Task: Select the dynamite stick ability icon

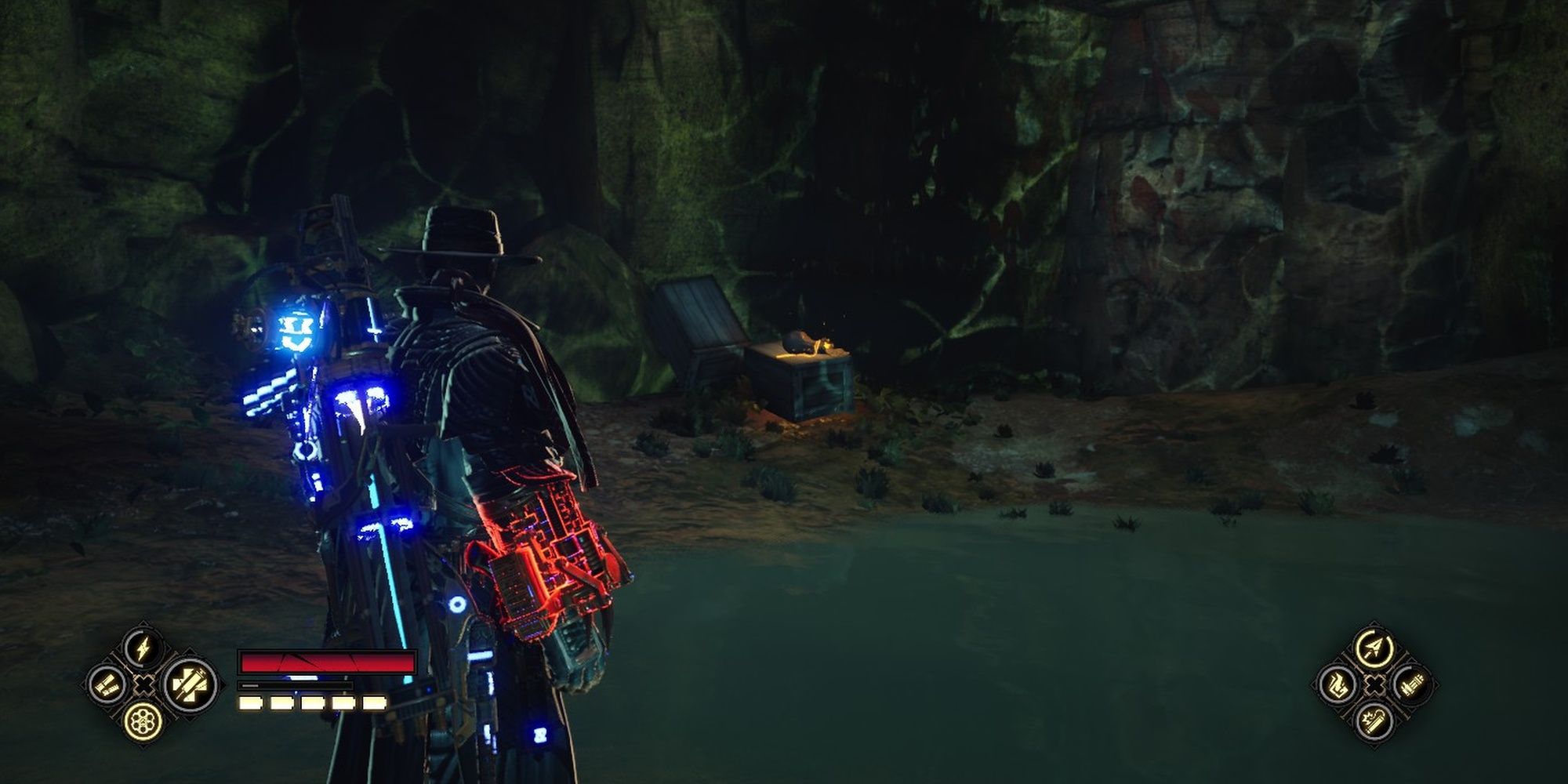Action: click(x=1375, y=723)
